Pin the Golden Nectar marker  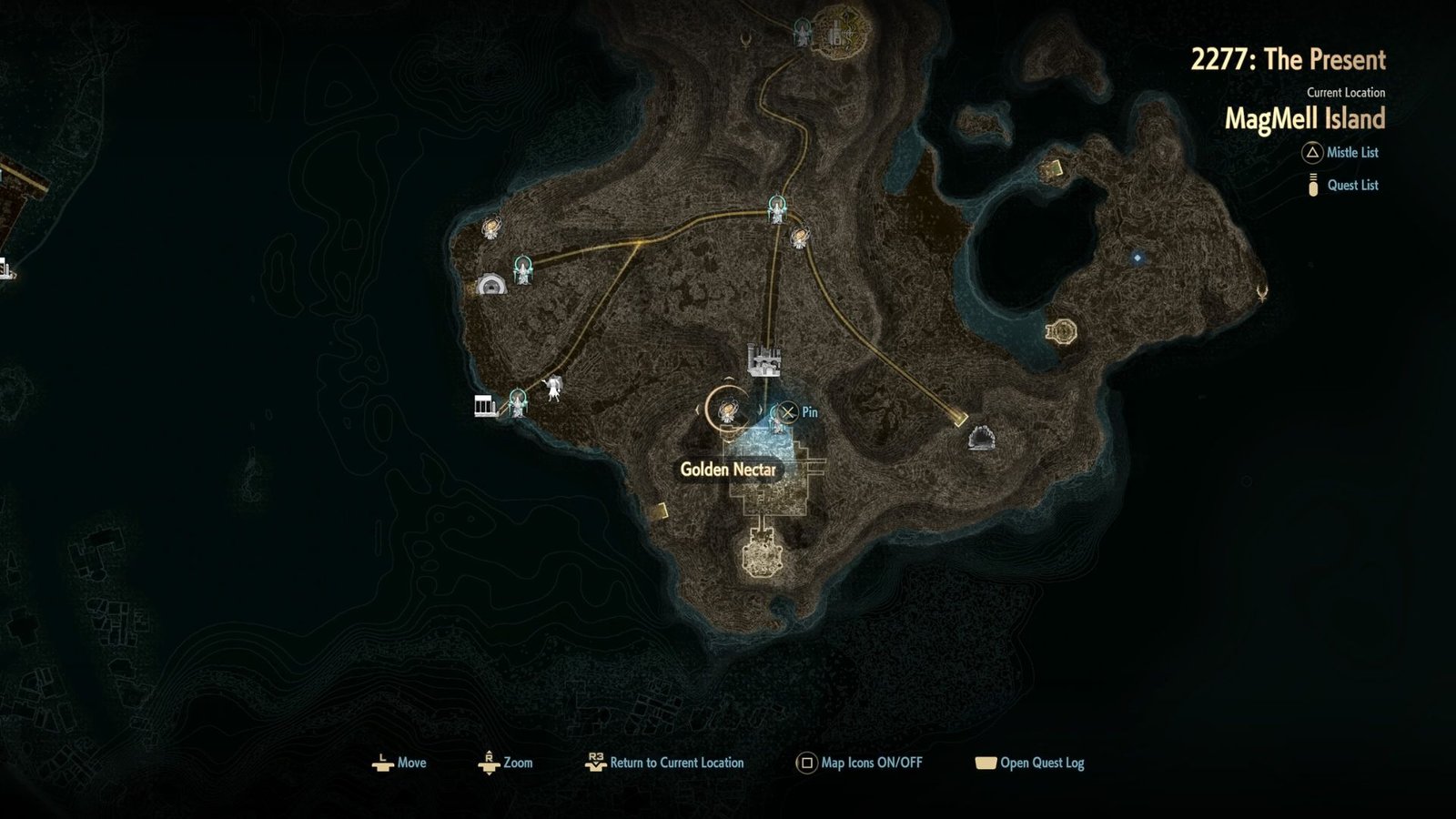click(786, 411)
